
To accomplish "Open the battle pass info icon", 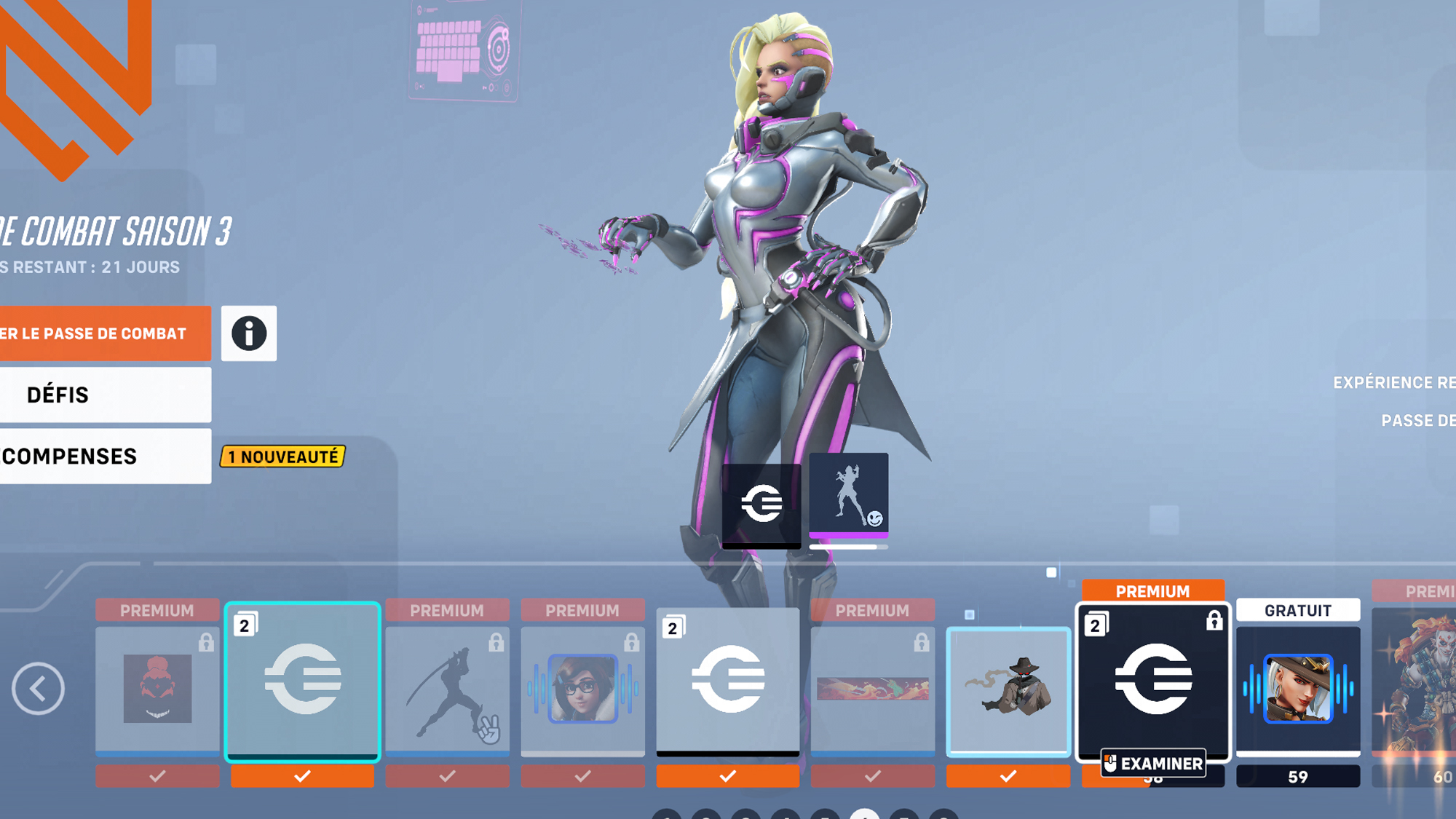I will (x=249, y=333).
